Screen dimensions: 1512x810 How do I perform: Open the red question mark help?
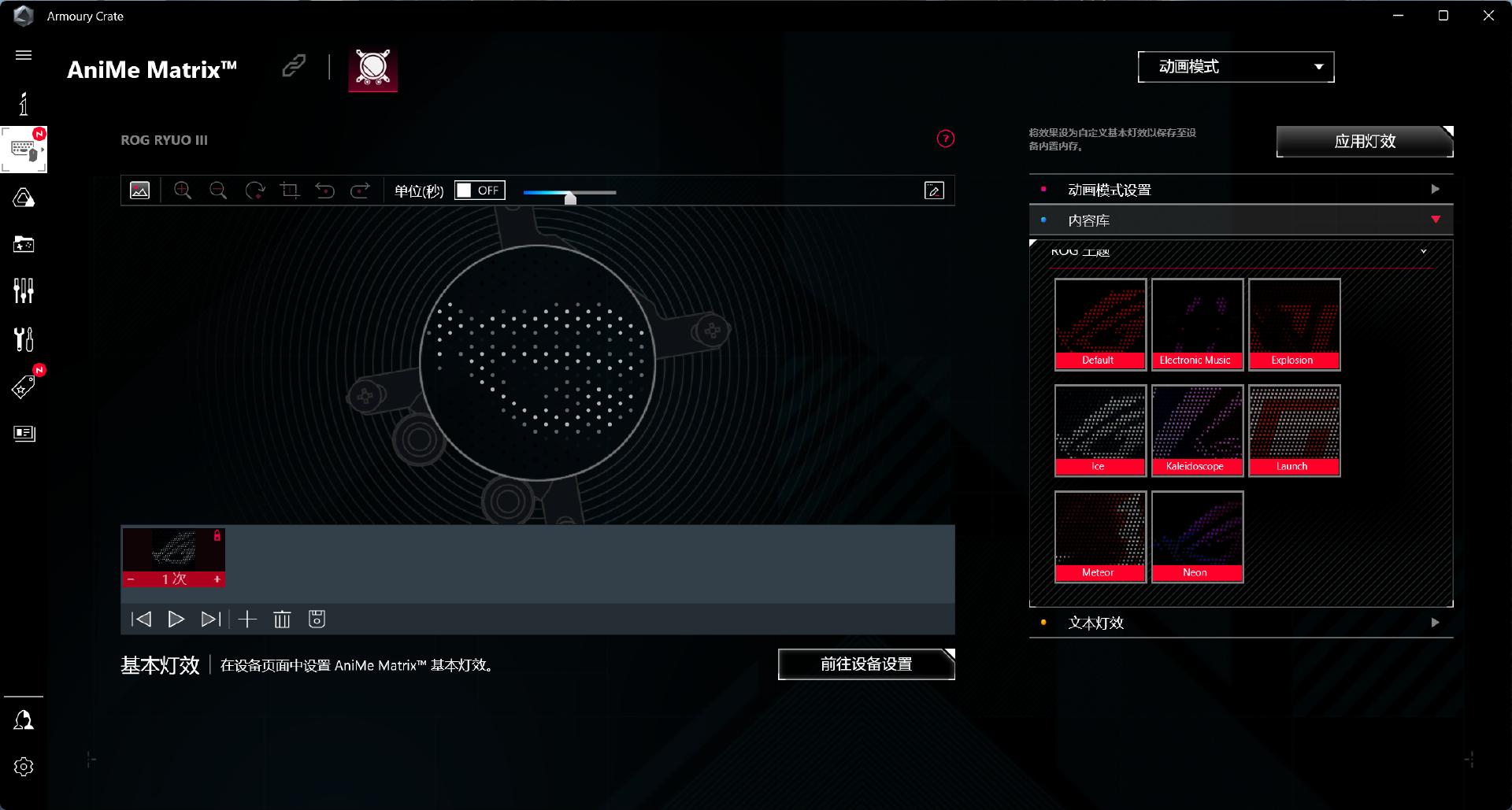[x=945, y=139]
